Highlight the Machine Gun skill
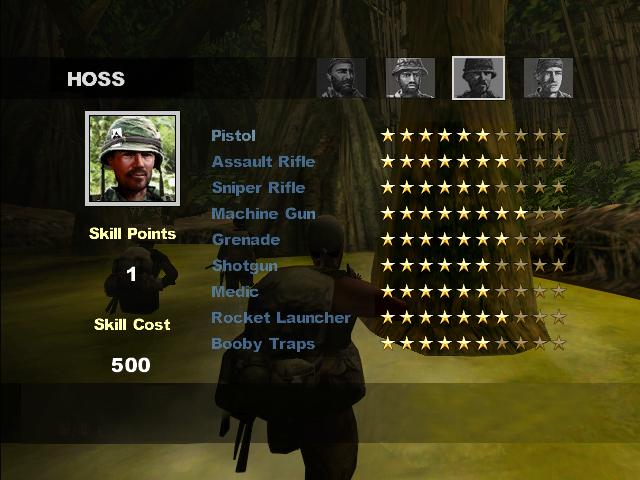Viewport: 640px width, 480px height. click(x=263, y=214)
